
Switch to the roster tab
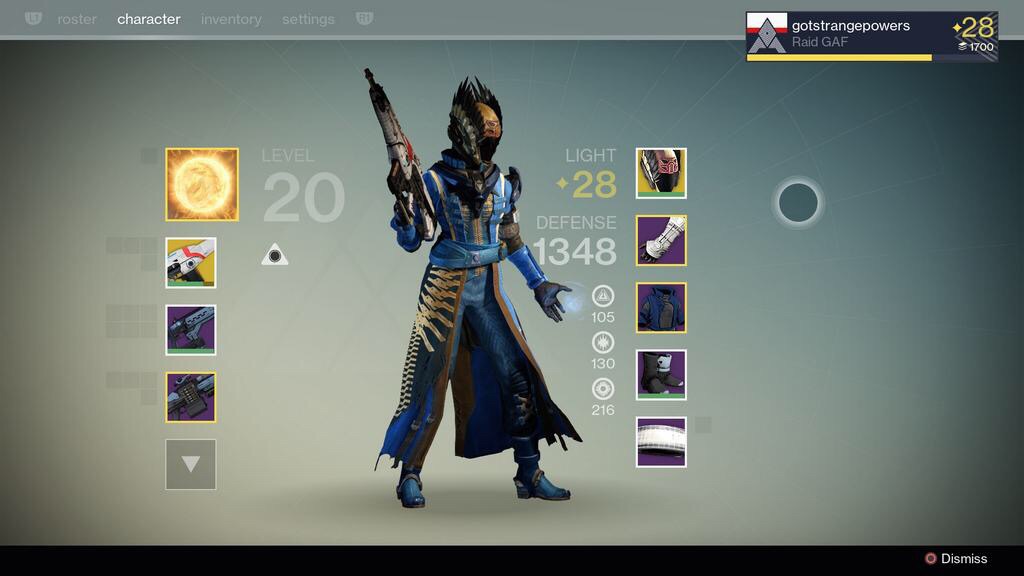click(77, 19)
